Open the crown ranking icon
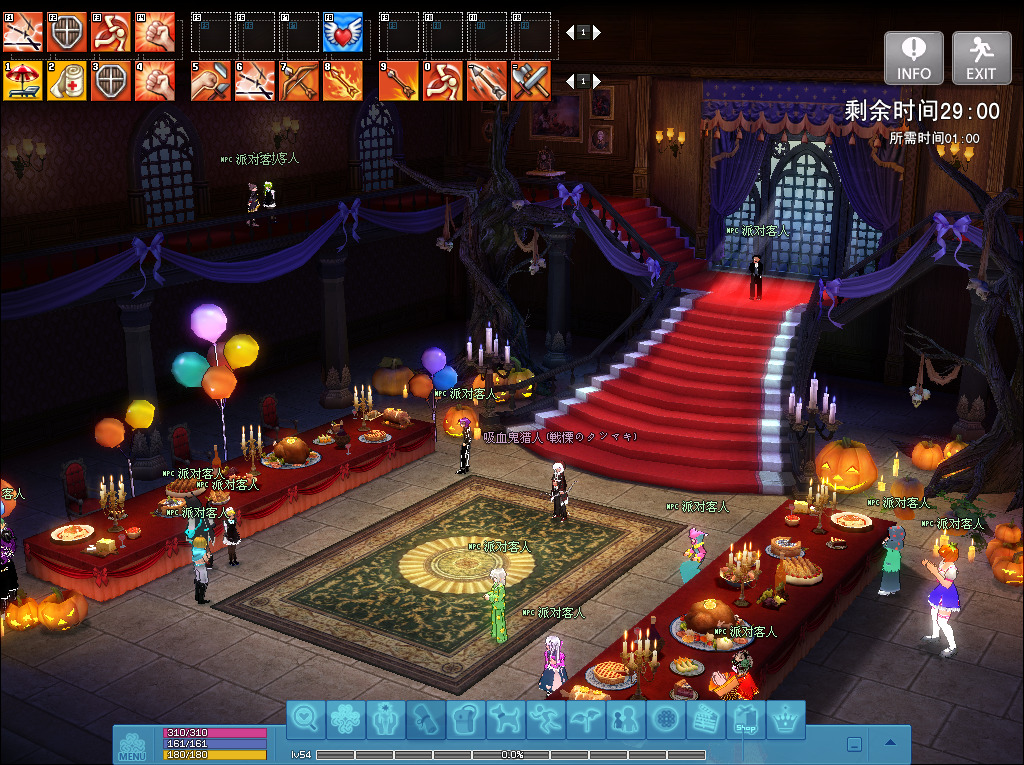The height and width of the screenshot is (765, 1024). pos(786,718)
